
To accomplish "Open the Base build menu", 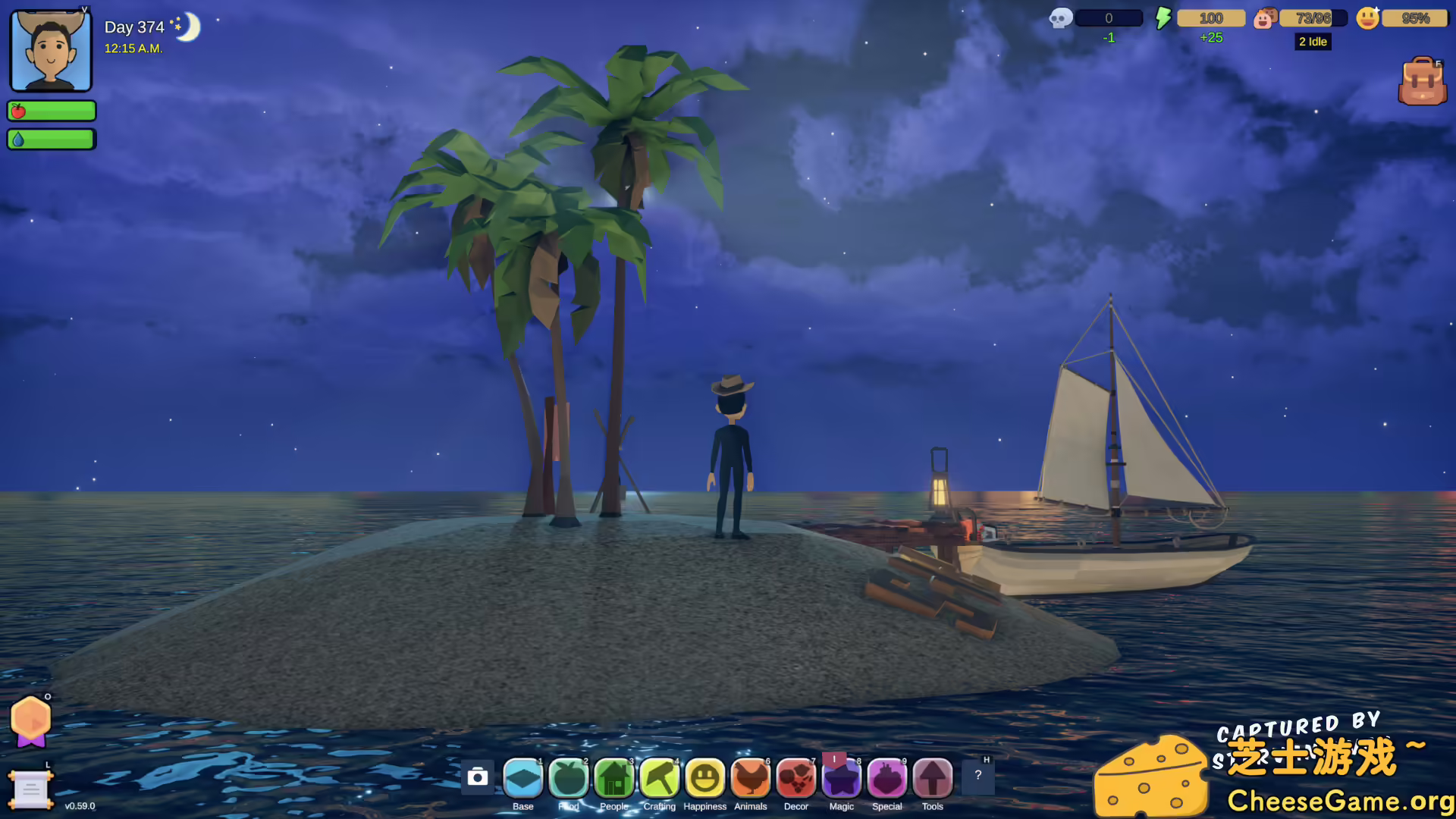I will [x=522, y=777].
